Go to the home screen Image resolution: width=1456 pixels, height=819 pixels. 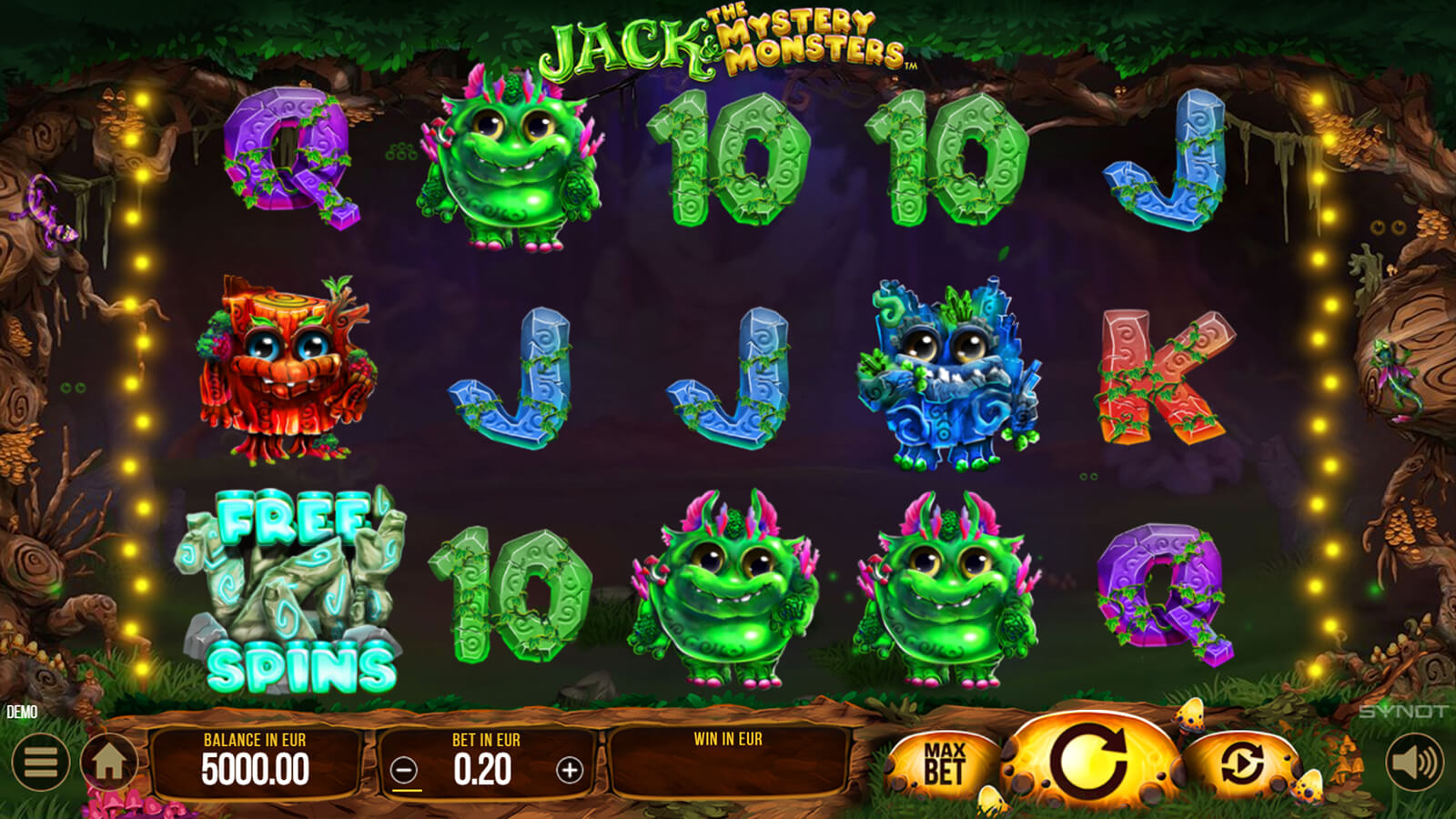pos(109,763)
